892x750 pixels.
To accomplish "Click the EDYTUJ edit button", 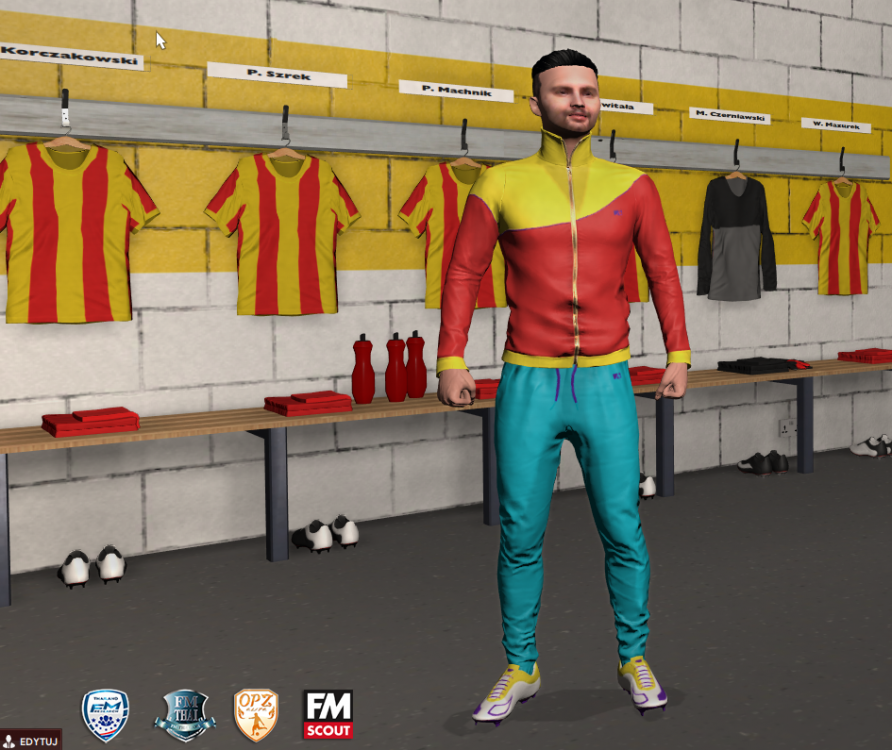I will [31, 741].
